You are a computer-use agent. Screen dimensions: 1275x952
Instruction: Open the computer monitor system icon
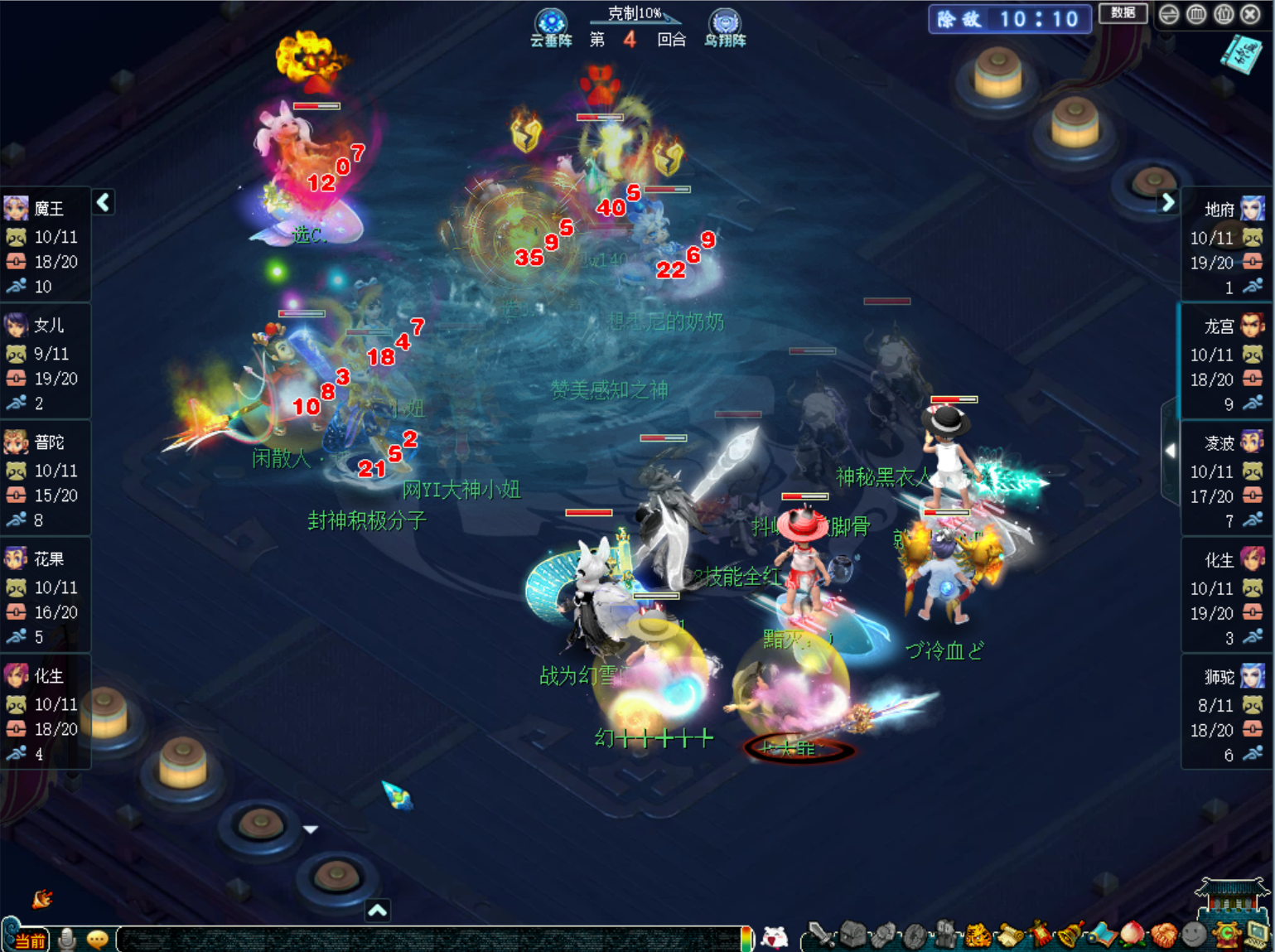coord(1257,935)
